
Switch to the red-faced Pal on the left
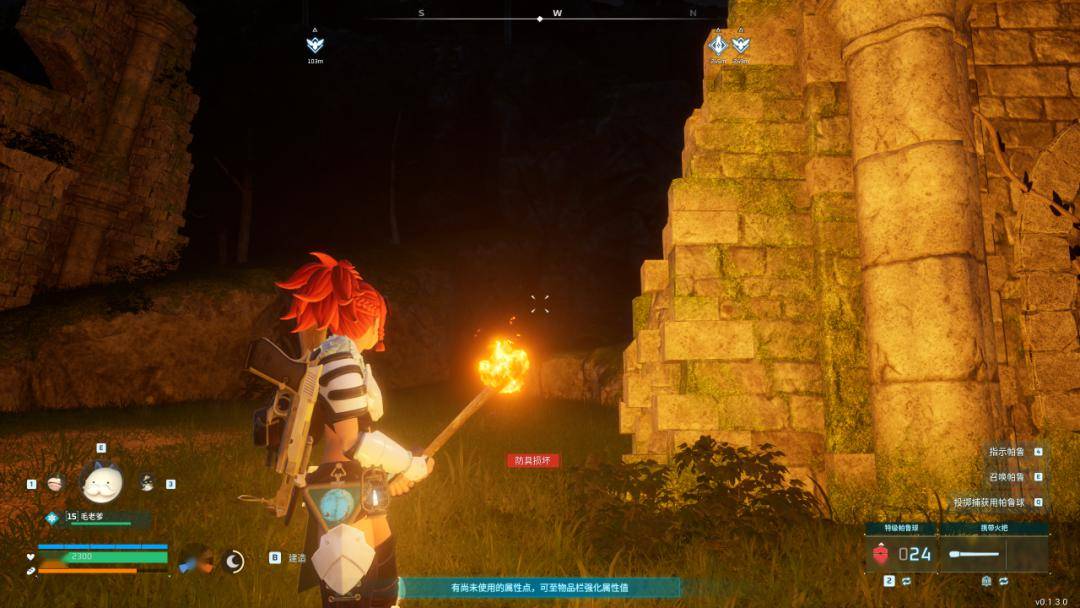[55, 483]
